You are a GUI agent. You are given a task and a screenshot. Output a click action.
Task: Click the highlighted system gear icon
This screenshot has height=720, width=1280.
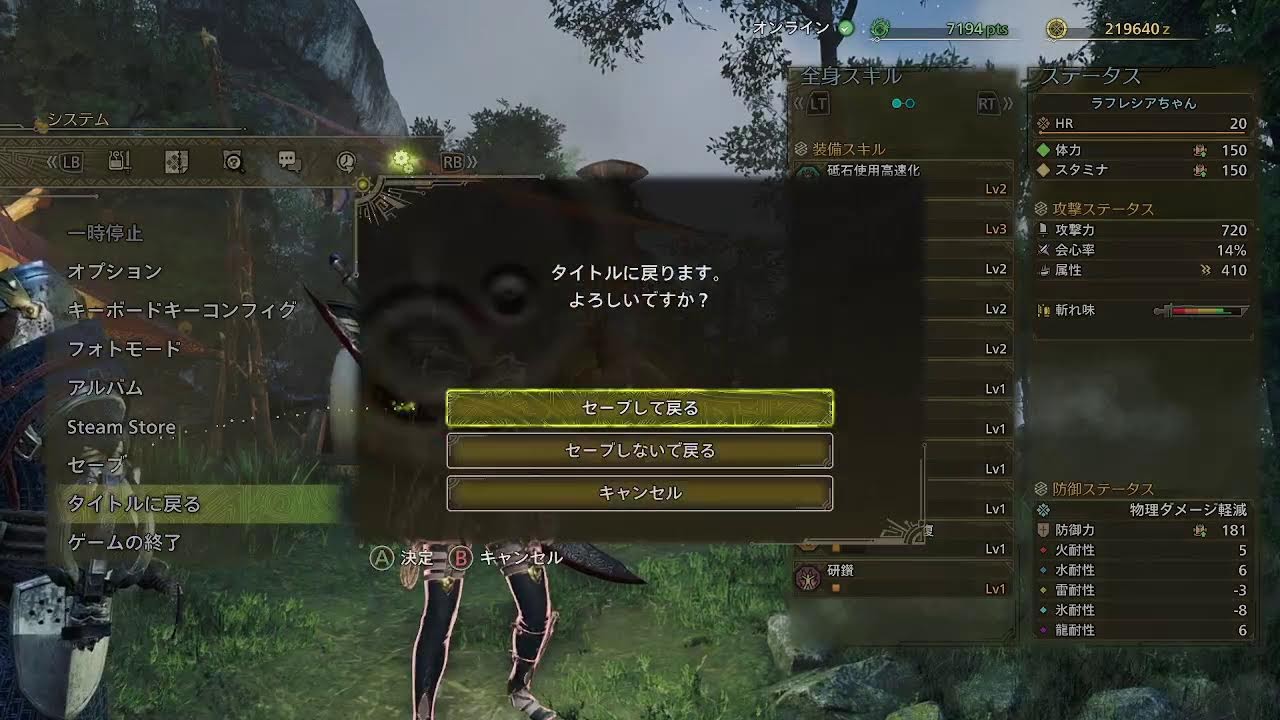403,159
